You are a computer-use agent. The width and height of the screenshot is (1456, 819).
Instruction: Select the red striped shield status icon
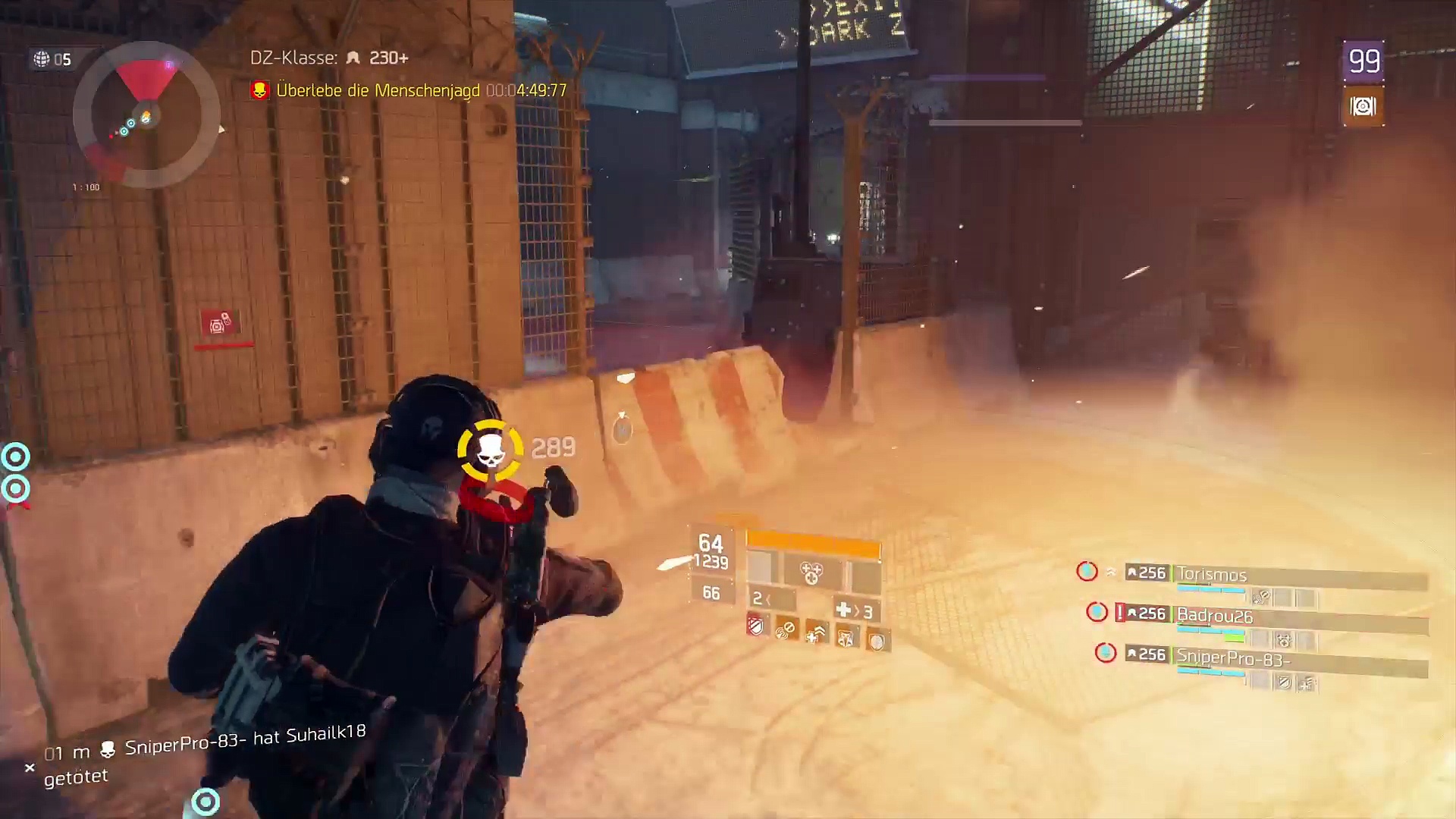point(757,626)
